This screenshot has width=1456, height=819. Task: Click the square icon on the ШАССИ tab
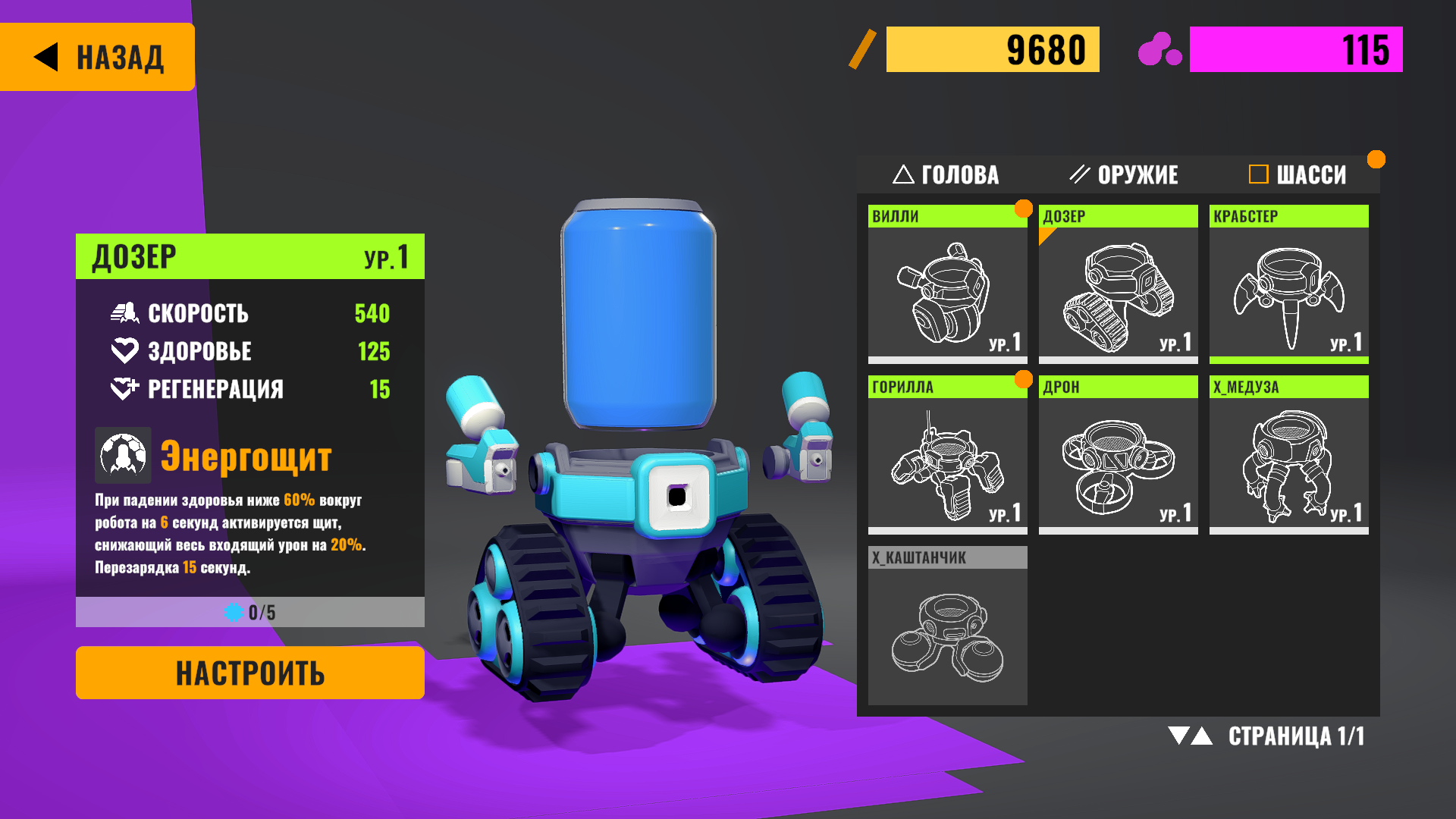pyautogui.click(x=1258, y=174)
